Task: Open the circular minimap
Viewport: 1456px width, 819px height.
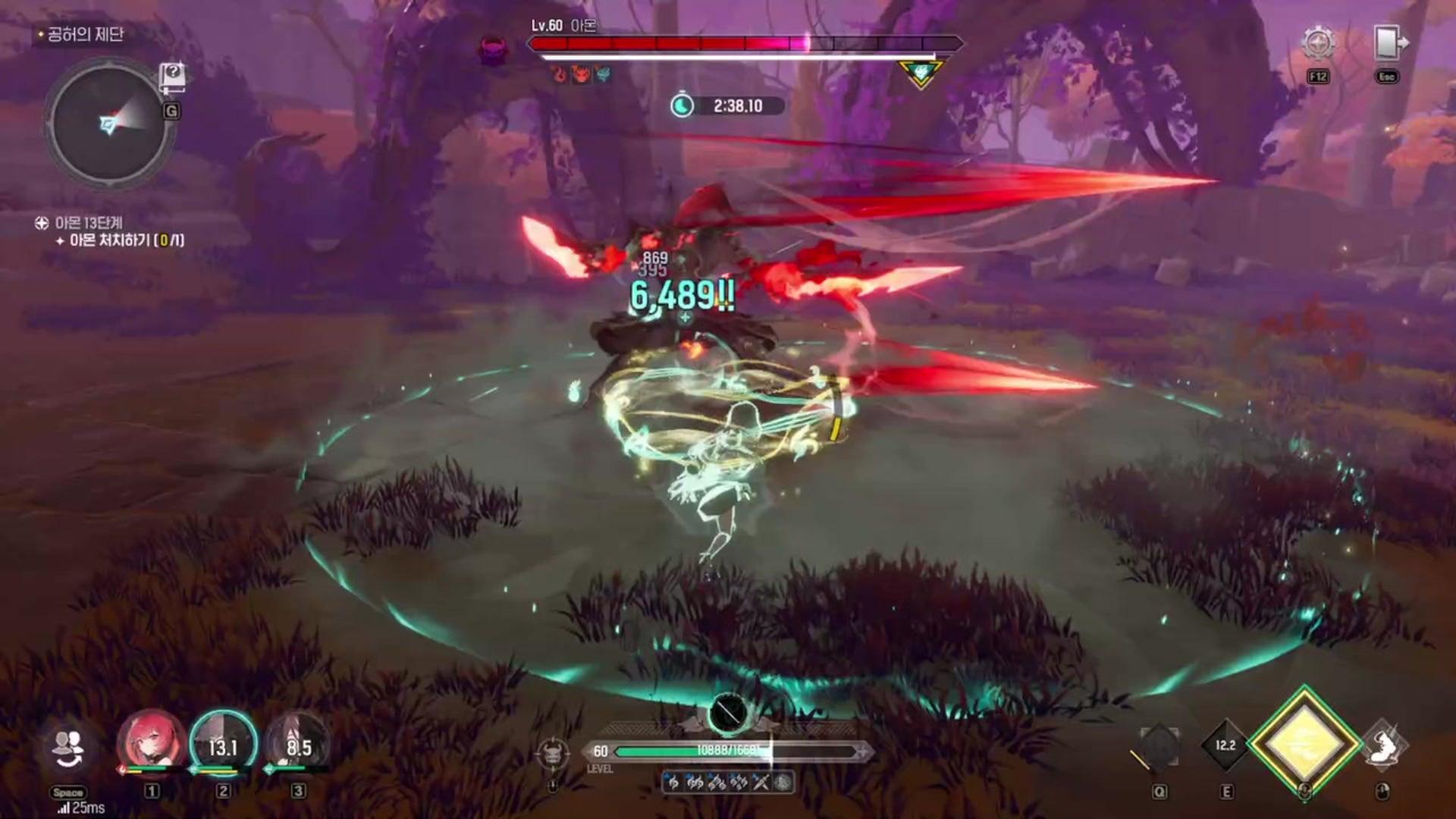Action: [x=108, y=124]
